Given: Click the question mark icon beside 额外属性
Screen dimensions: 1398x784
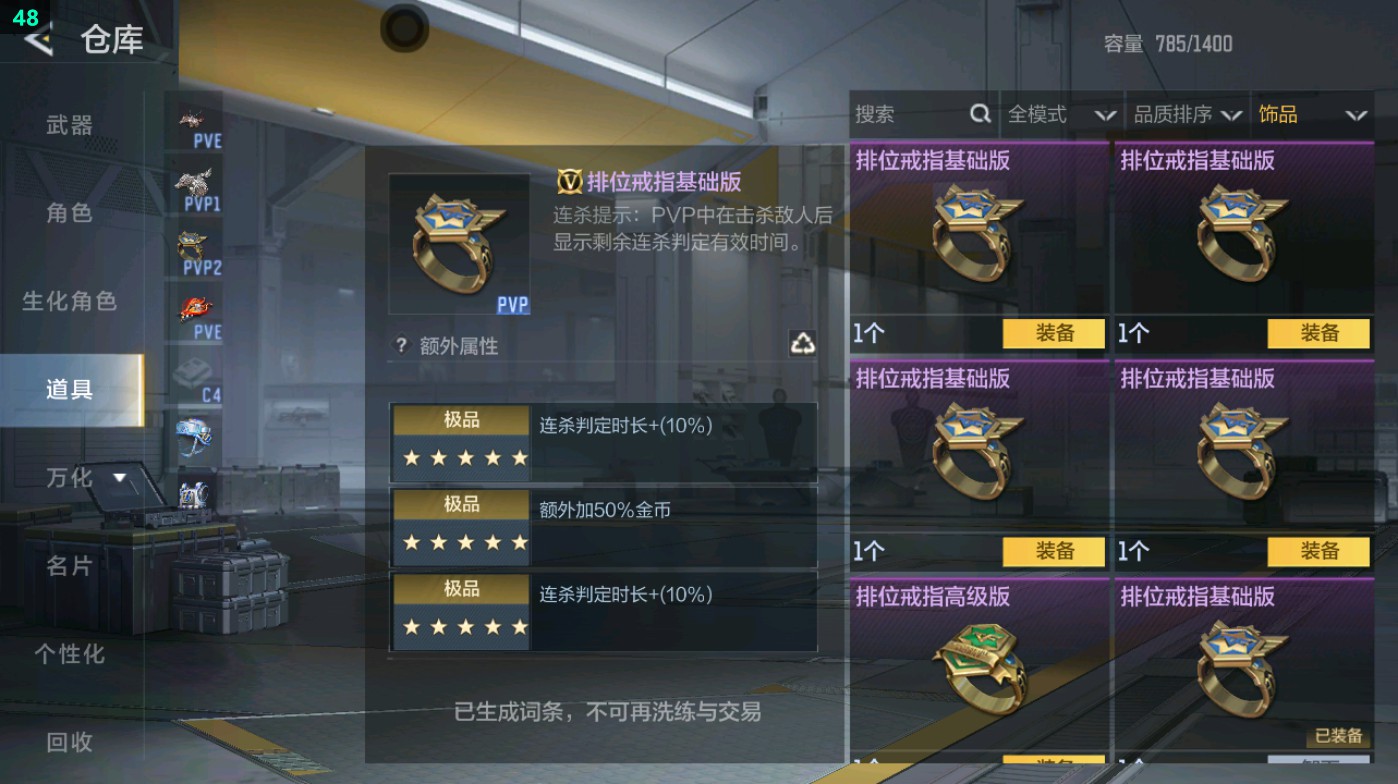Looking at the screenshot, I should tap(402, 347).
